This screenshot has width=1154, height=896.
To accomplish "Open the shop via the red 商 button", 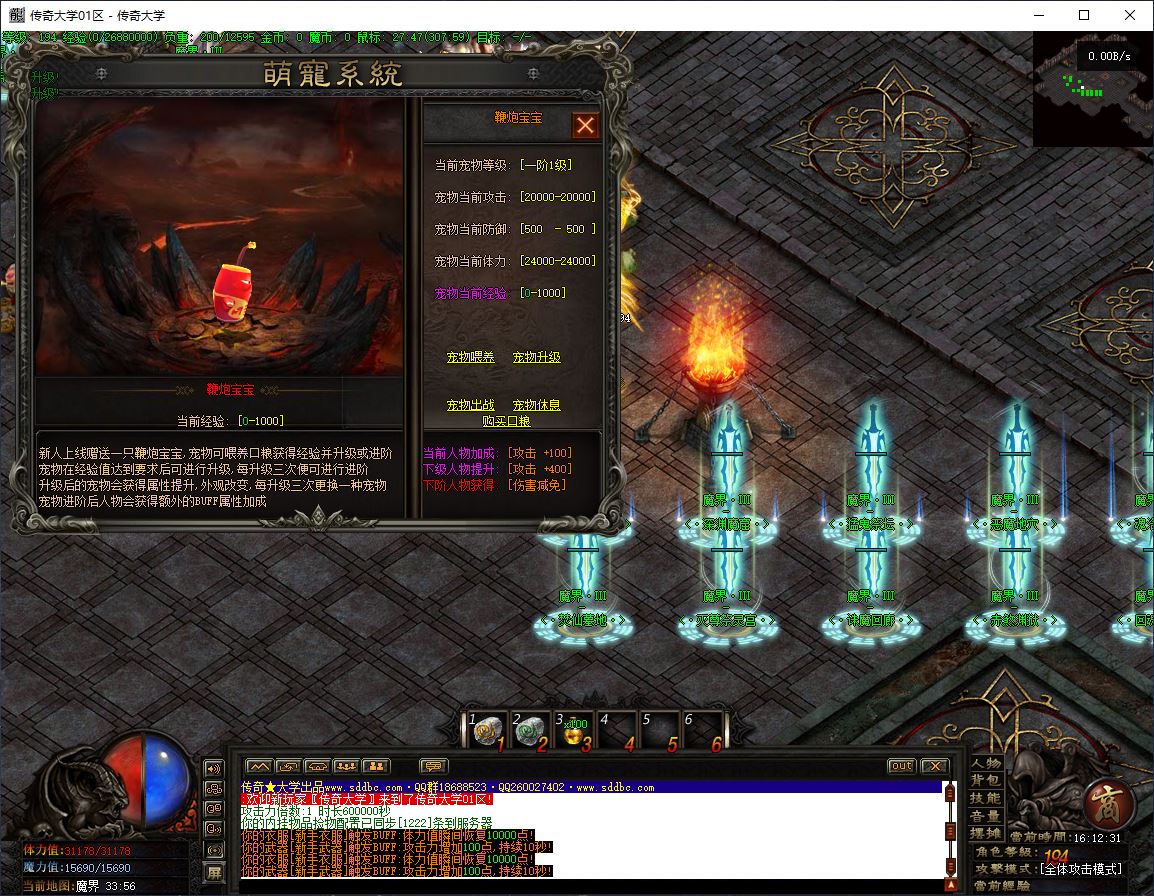I will click(x=1107, y=804).
